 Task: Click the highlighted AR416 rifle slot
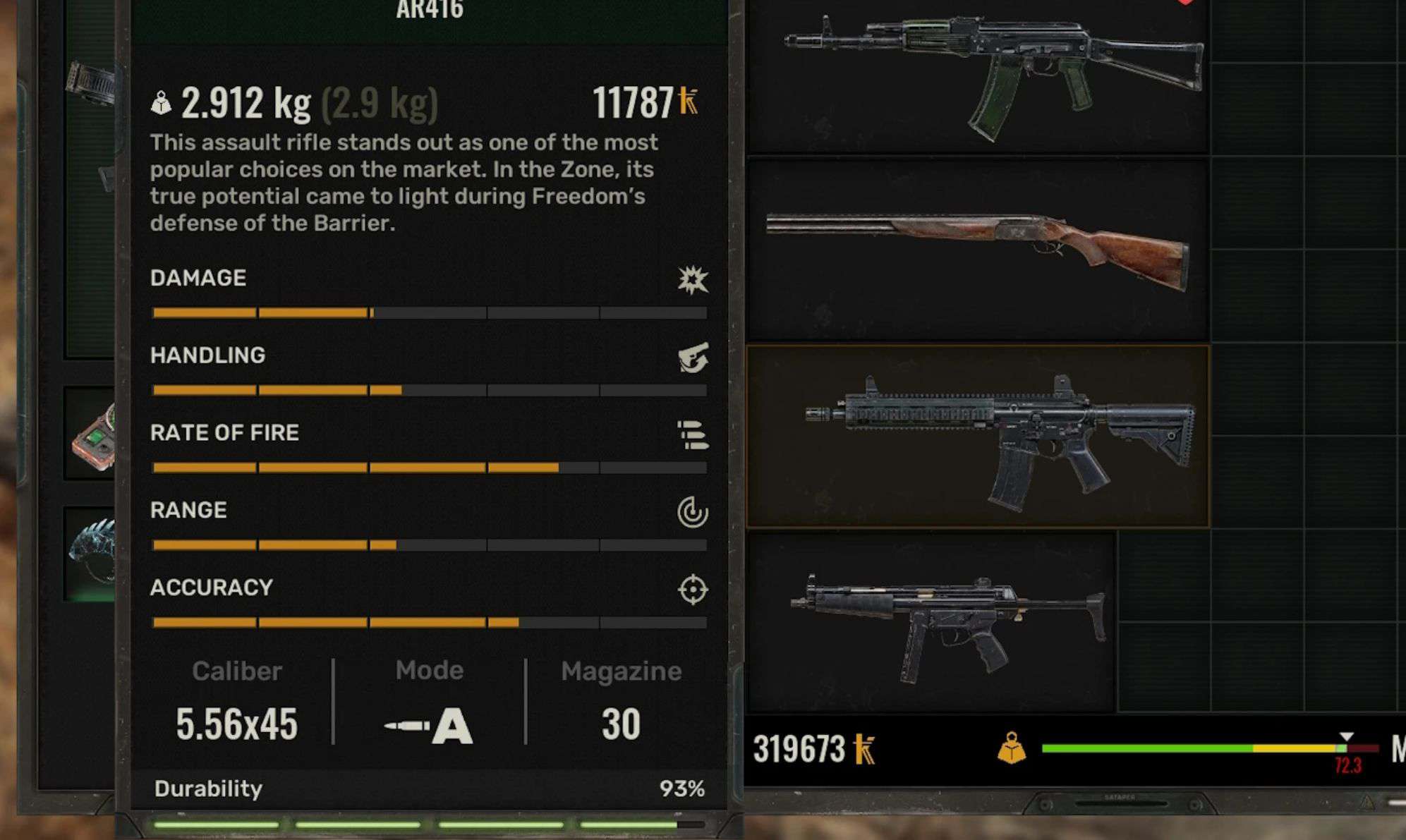pyautogui.click(x=977, y=436)
